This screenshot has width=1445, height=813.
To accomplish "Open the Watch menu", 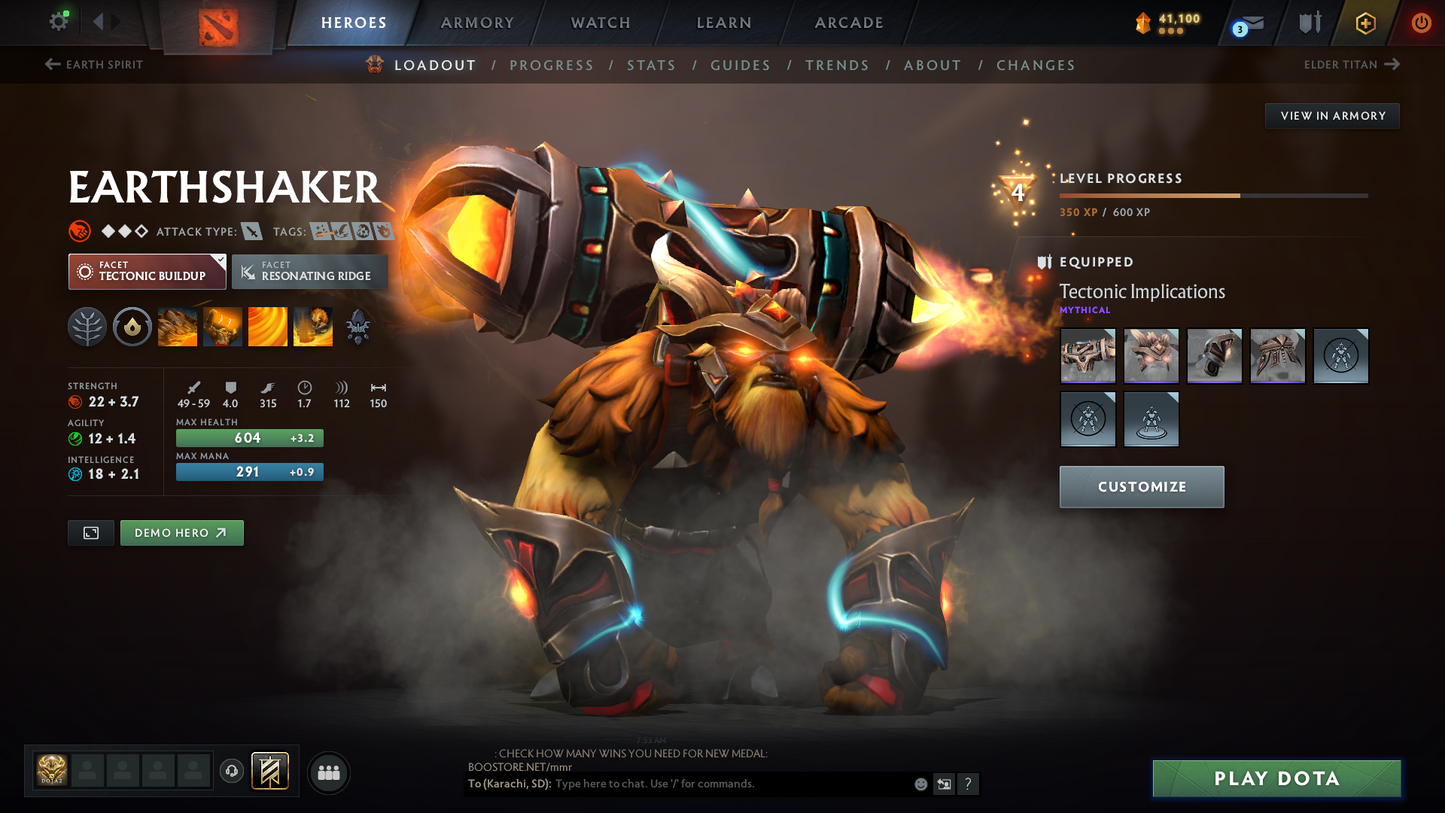I will pos(599,22).
